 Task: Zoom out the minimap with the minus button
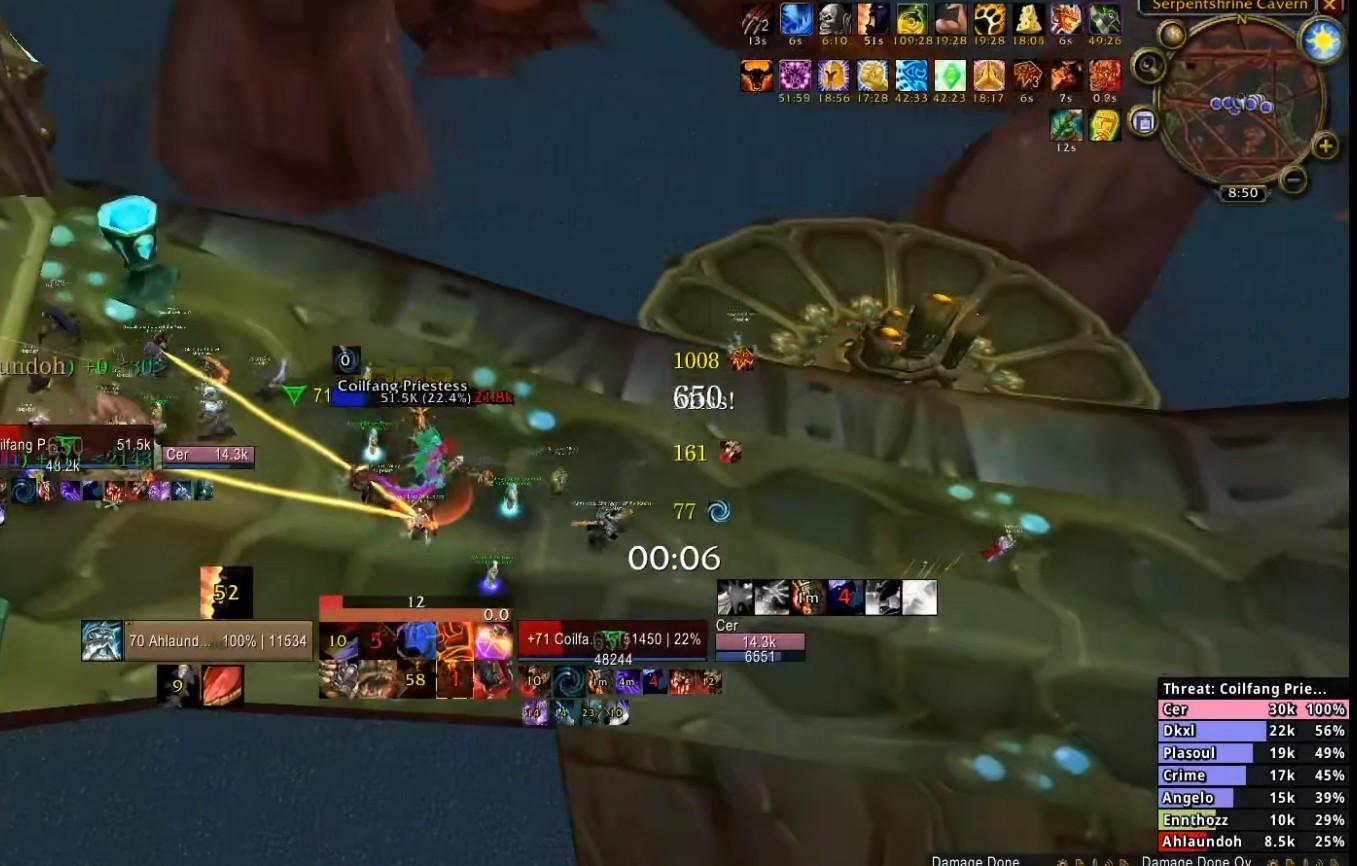click(1293, 180)
